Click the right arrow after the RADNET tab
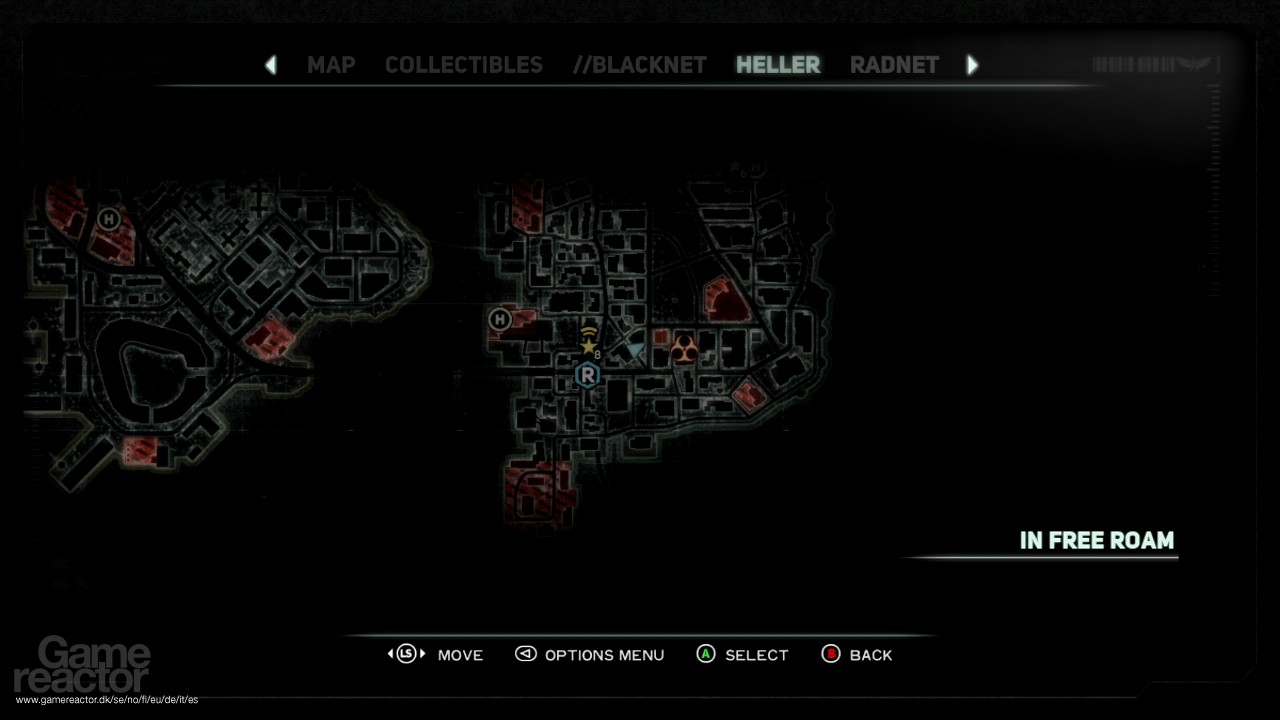Screen dimensions: 1280x720 pos(972,64)
